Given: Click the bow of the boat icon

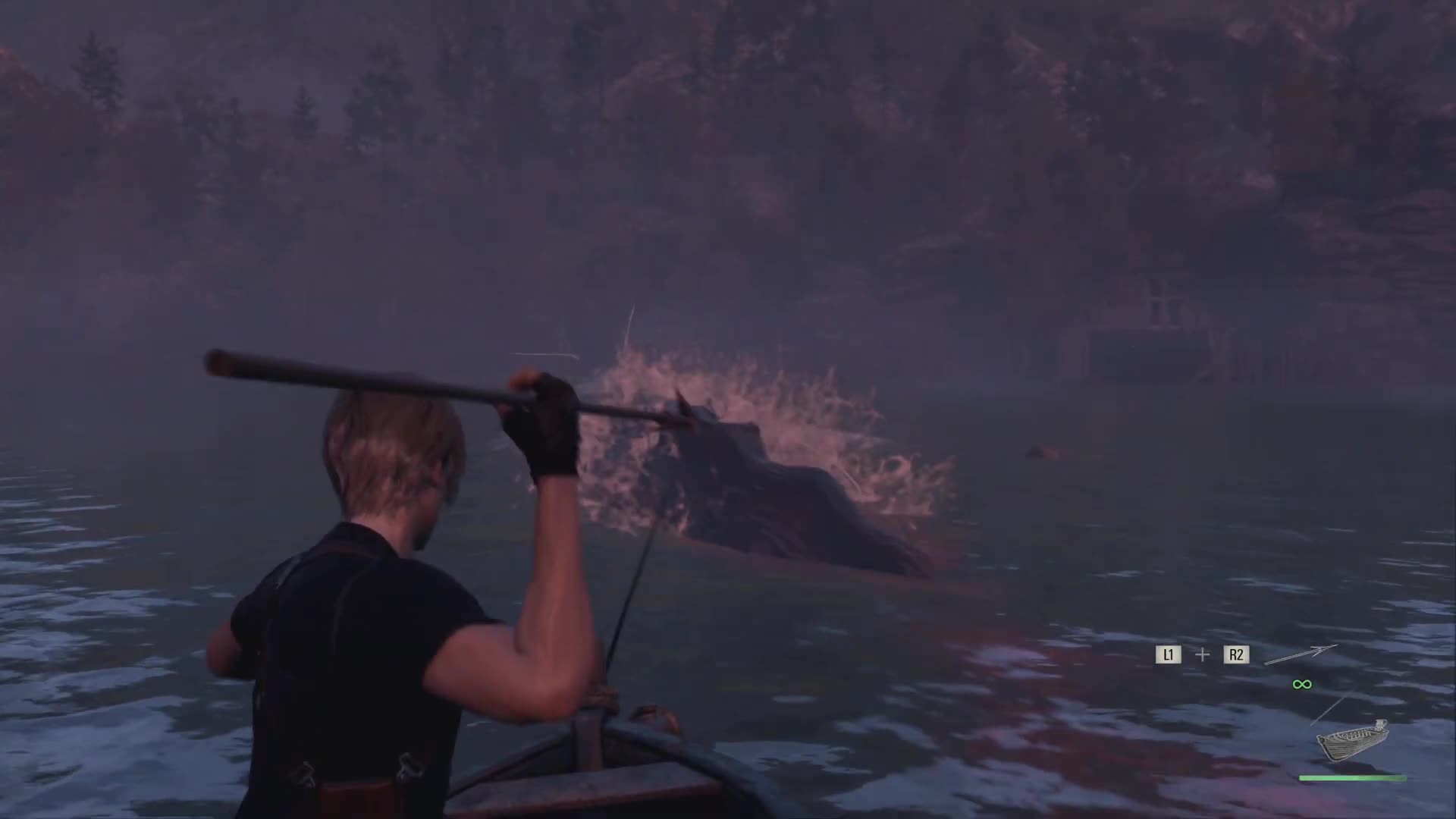Looking at the screenshot, I should (x=1323, y=738).
